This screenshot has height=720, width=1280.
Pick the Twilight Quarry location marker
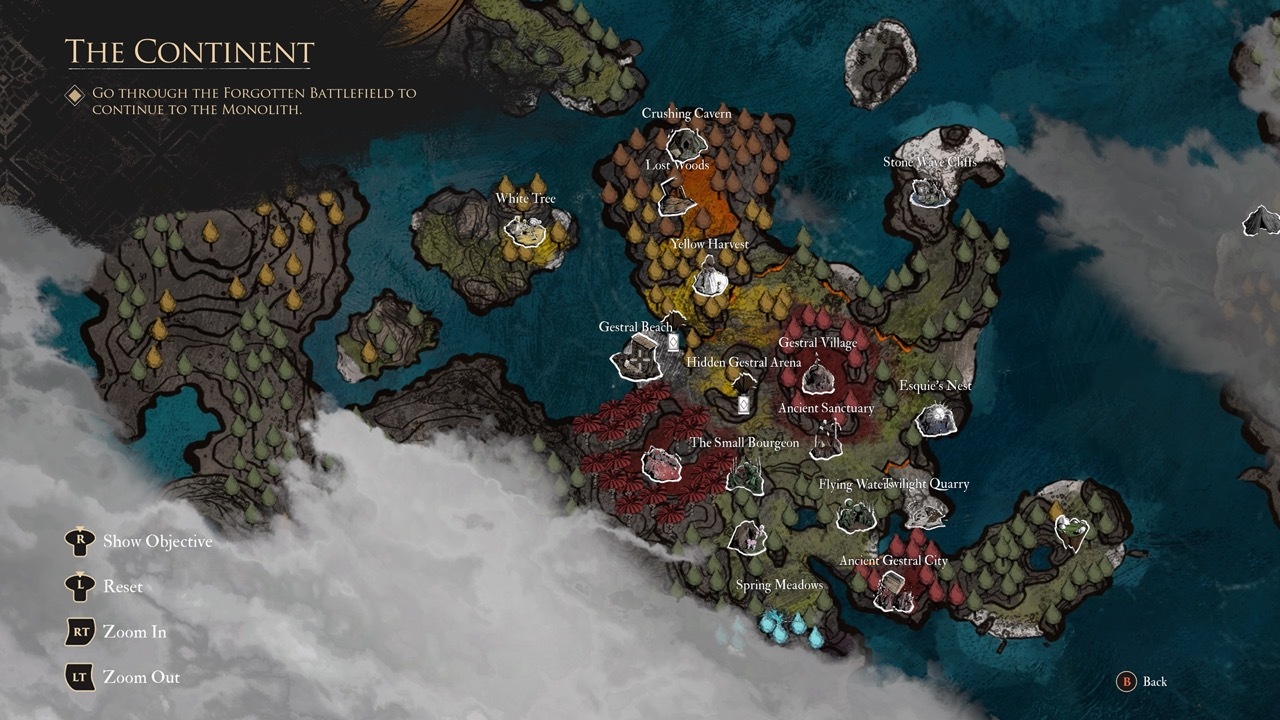tap(926, 511)
